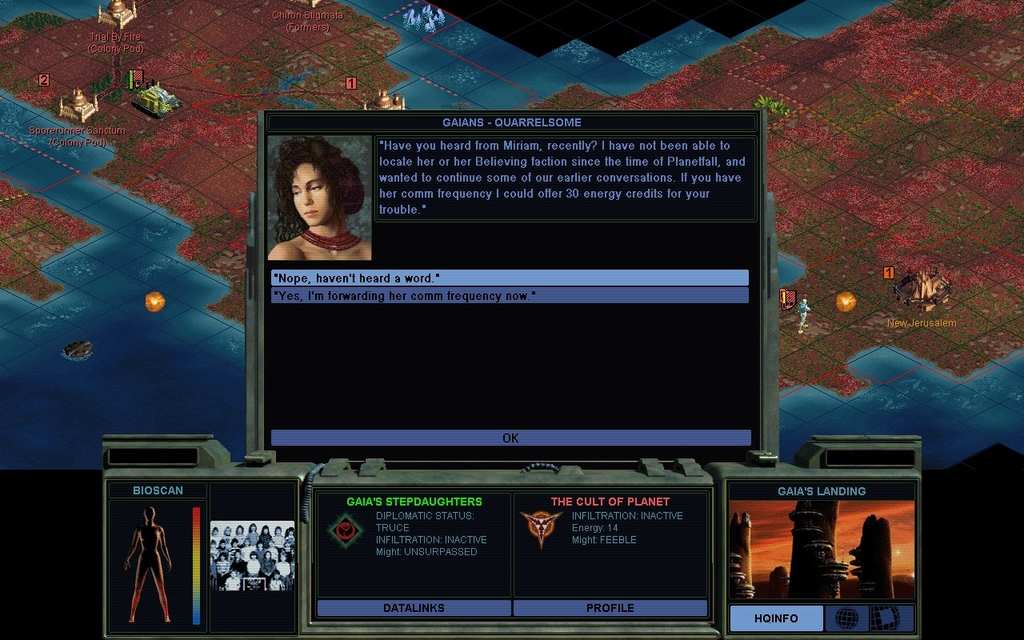Select the Gaian leader portrait

320,198
